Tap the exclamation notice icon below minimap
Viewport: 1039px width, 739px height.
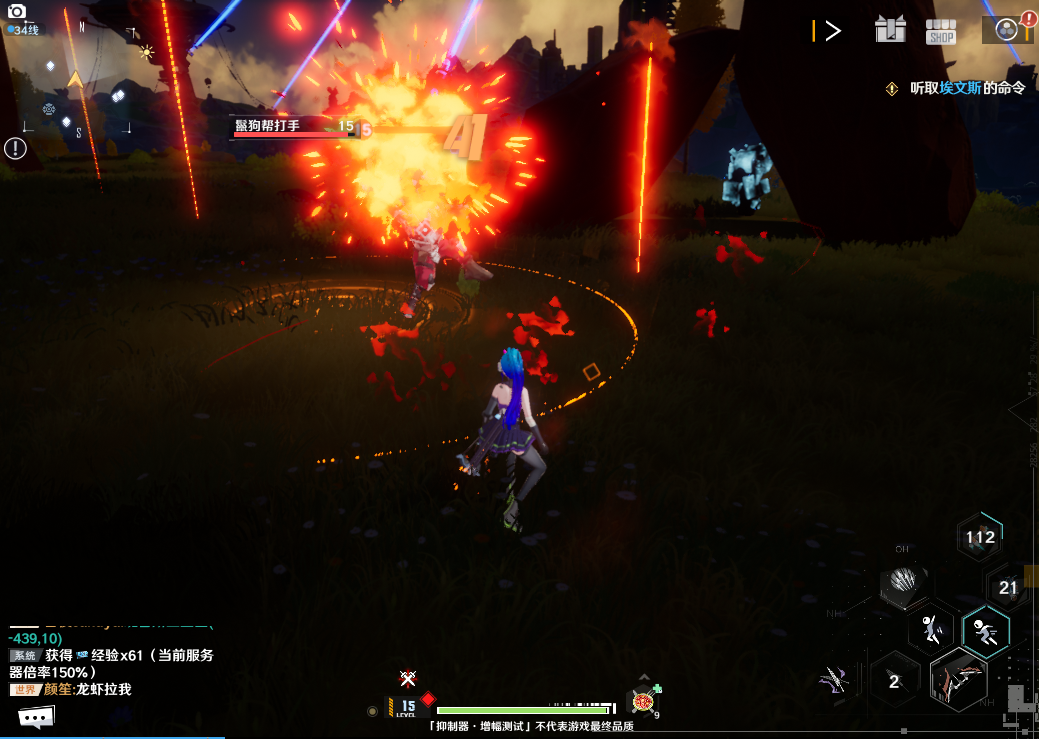click(x=15, y=149)
